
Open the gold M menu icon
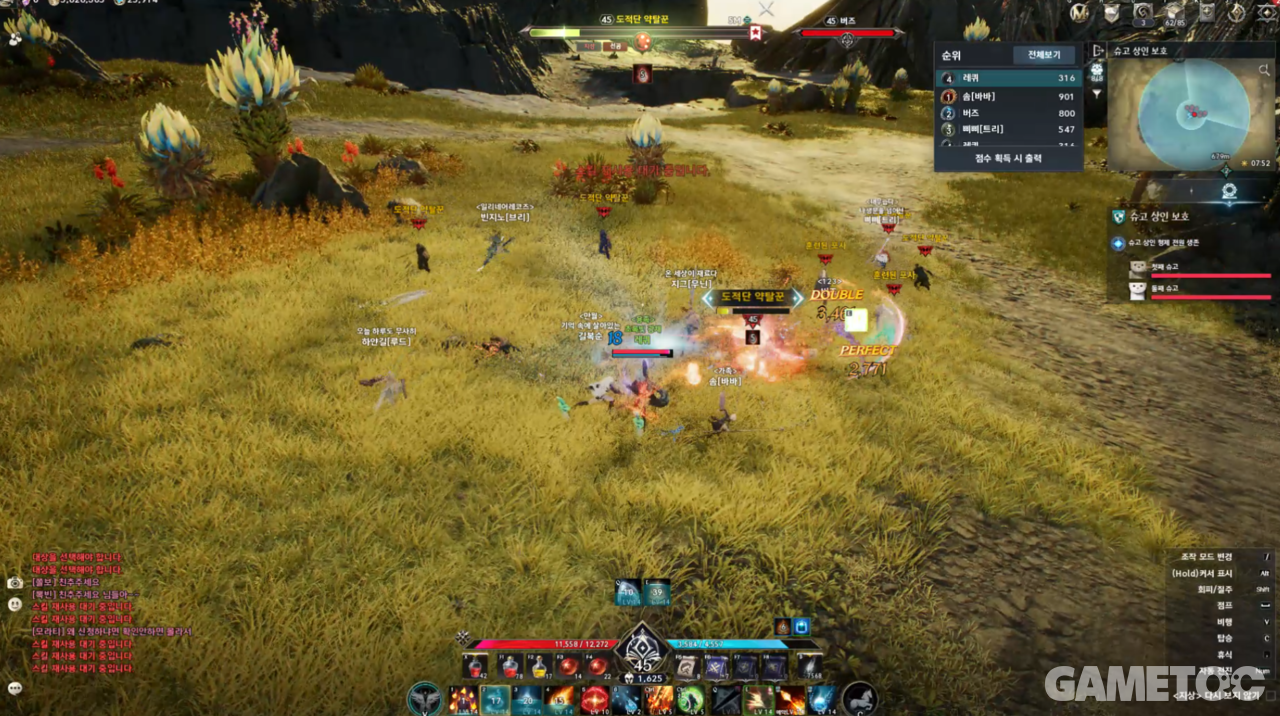click(1079, 12)
